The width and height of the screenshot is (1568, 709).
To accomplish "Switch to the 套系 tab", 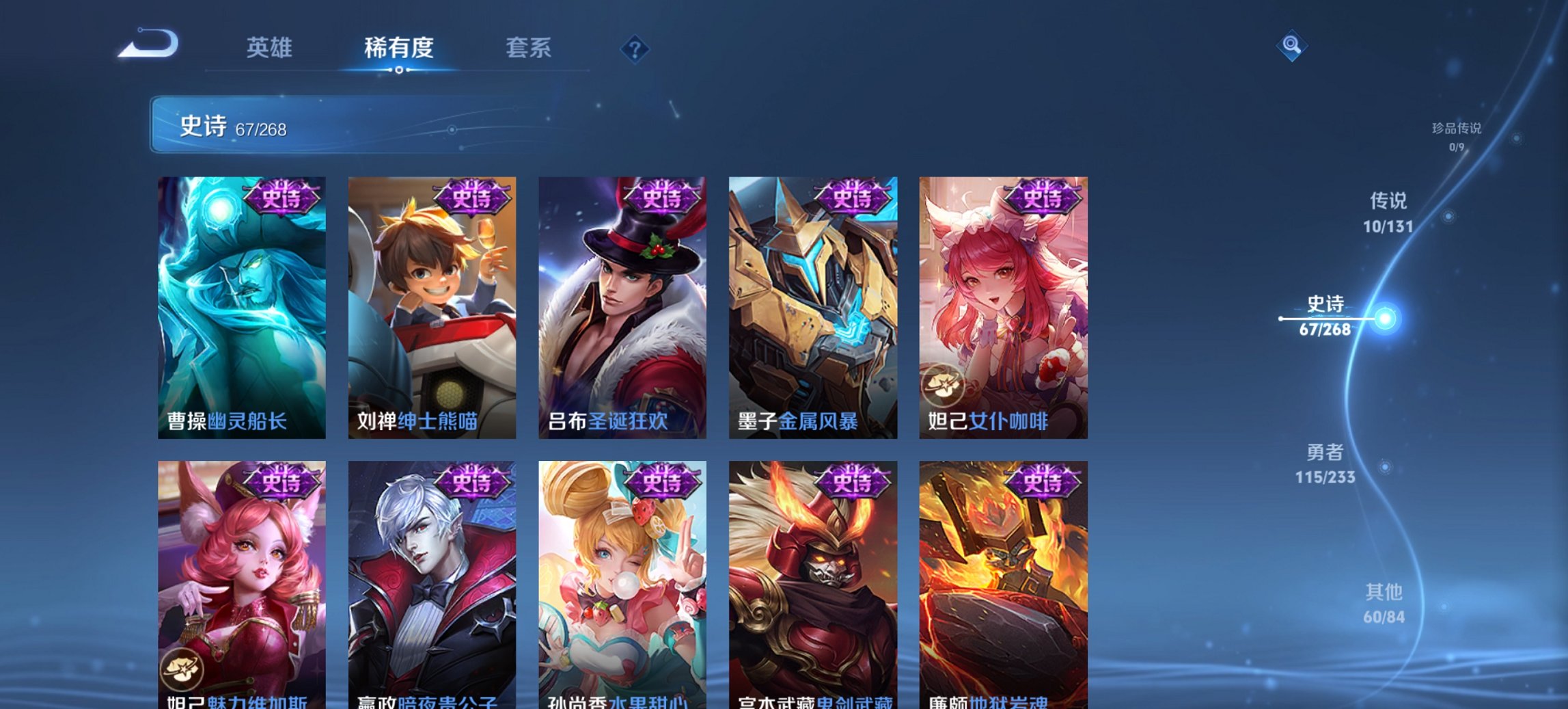I will click(529, 48).
